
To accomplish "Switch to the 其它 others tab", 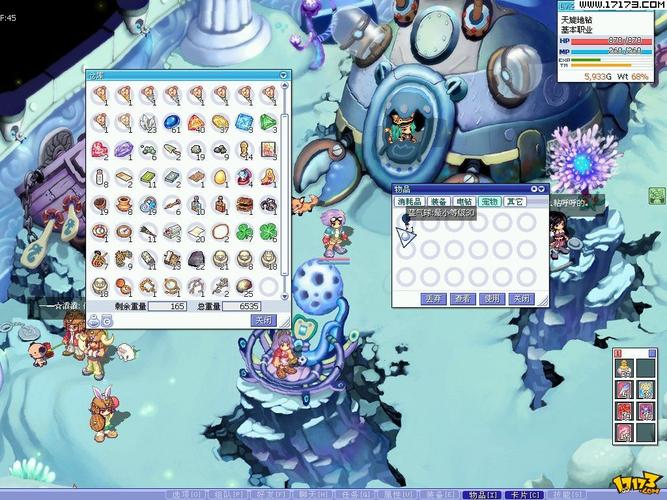I will pos(515,202).
